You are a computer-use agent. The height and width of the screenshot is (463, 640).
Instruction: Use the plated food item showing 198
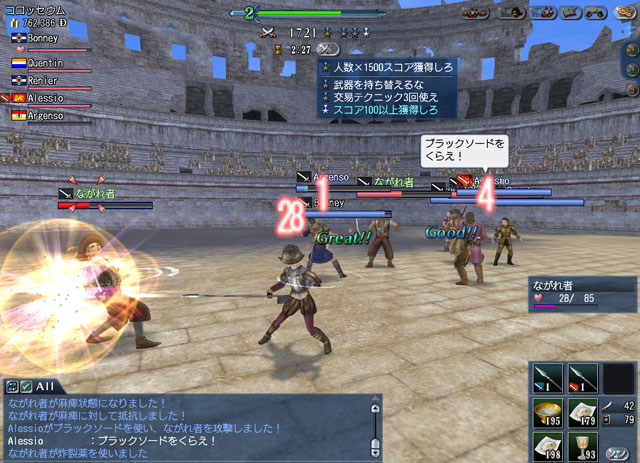pyautogui.click(x=547, y=444)
